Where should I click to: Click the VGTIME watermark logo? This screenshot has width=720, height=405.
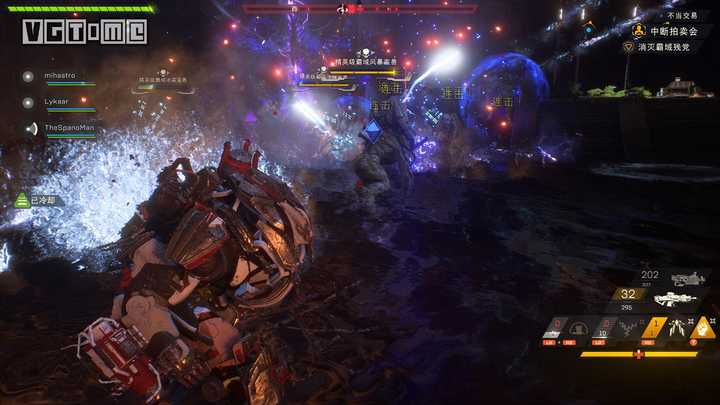pos(84,31)
